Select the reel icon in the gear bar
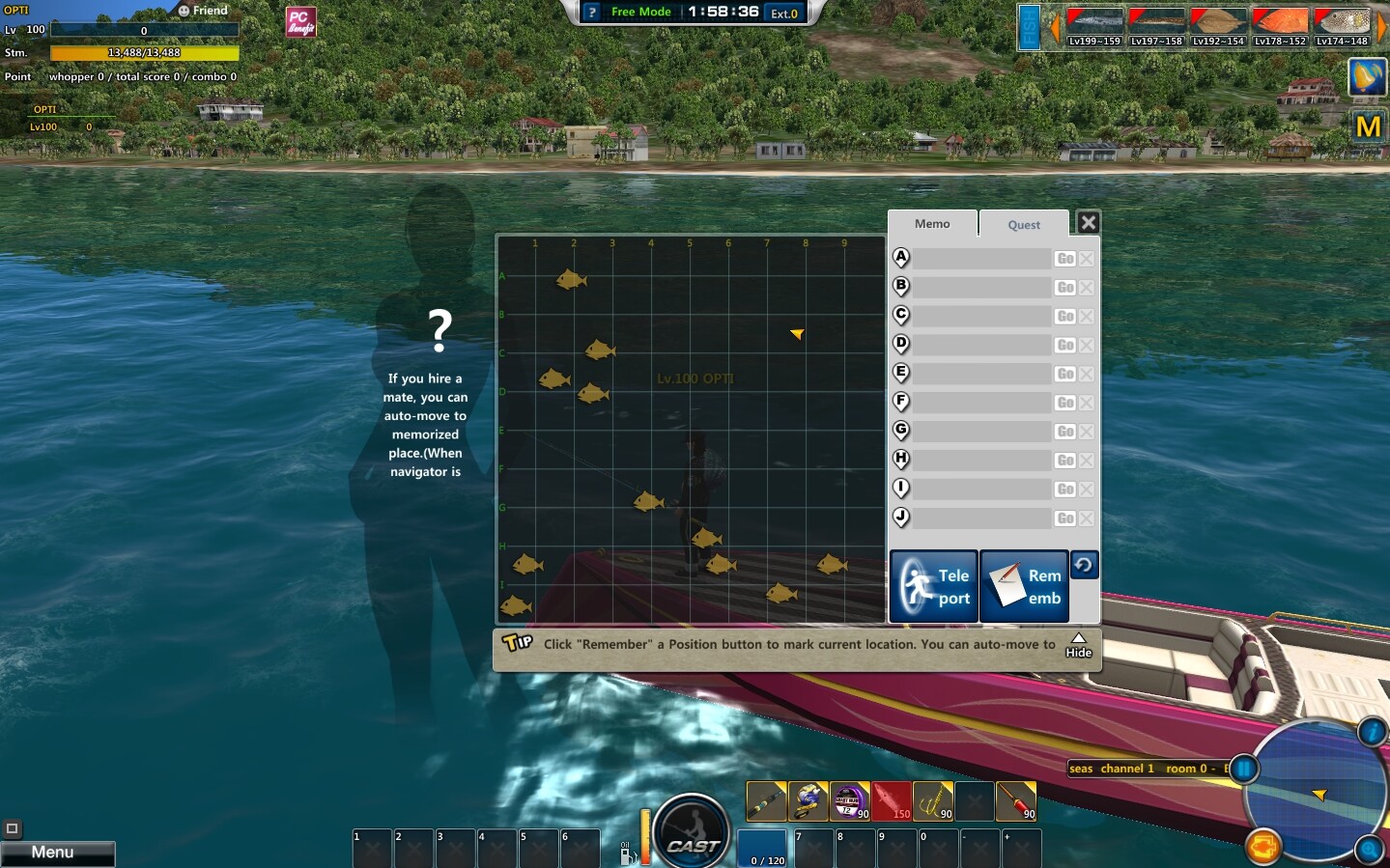This screenshot has width=1390, height=868. 808,801
